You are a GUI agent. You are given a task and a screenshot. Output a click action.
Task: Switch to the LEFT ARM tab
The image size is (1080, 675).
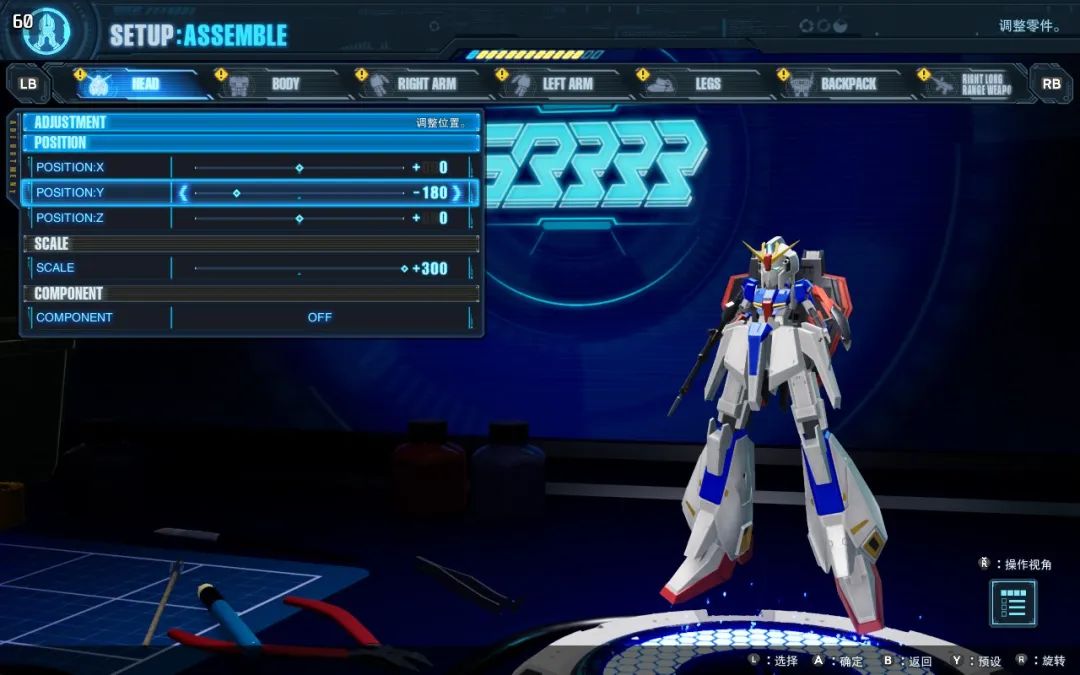coord(557,84)
